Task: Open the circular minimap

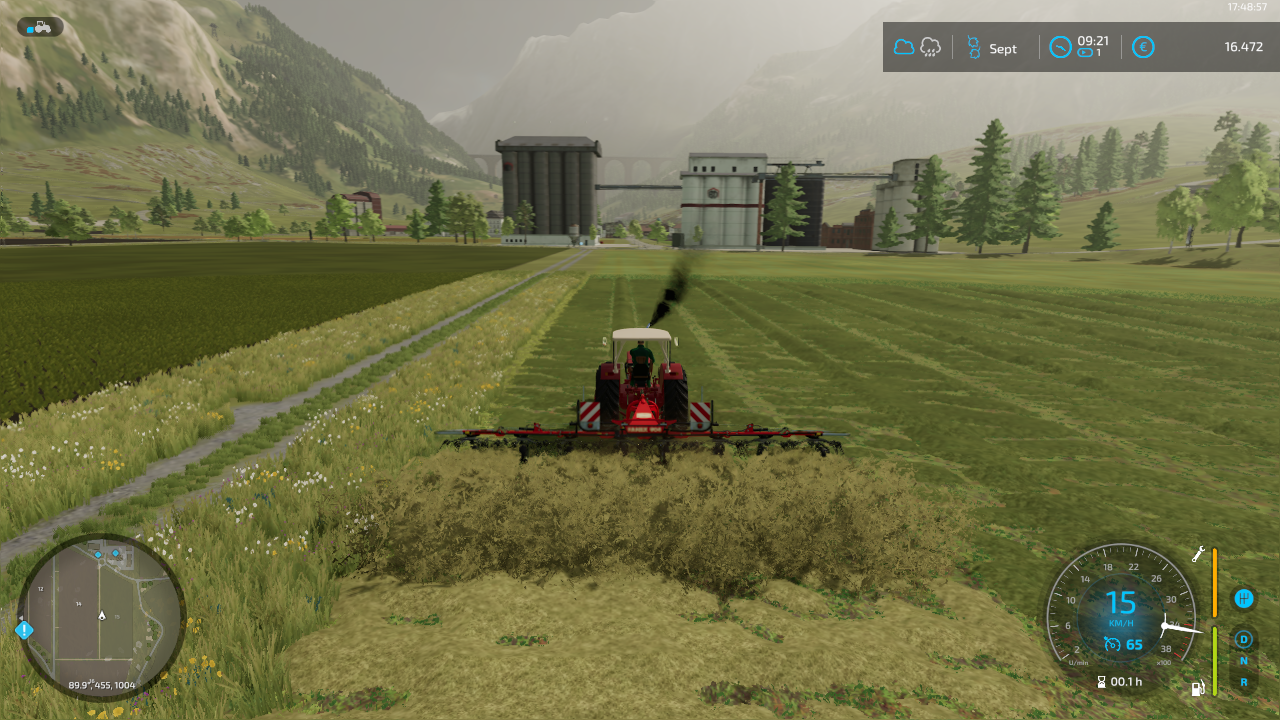Action: (x=101, y=617)
